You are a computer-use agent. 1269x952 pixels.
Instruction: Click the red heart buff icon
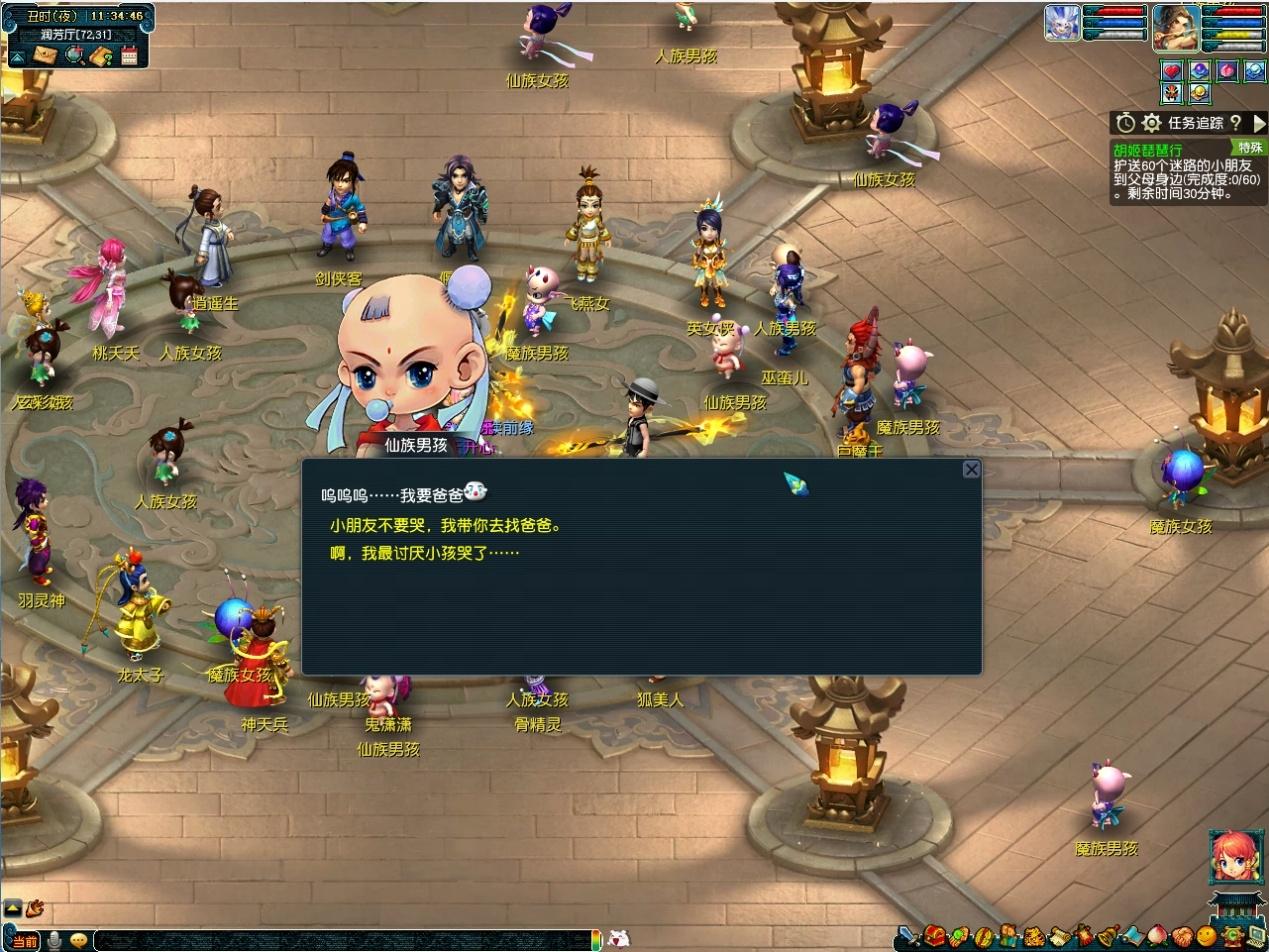click(1172, 71)
